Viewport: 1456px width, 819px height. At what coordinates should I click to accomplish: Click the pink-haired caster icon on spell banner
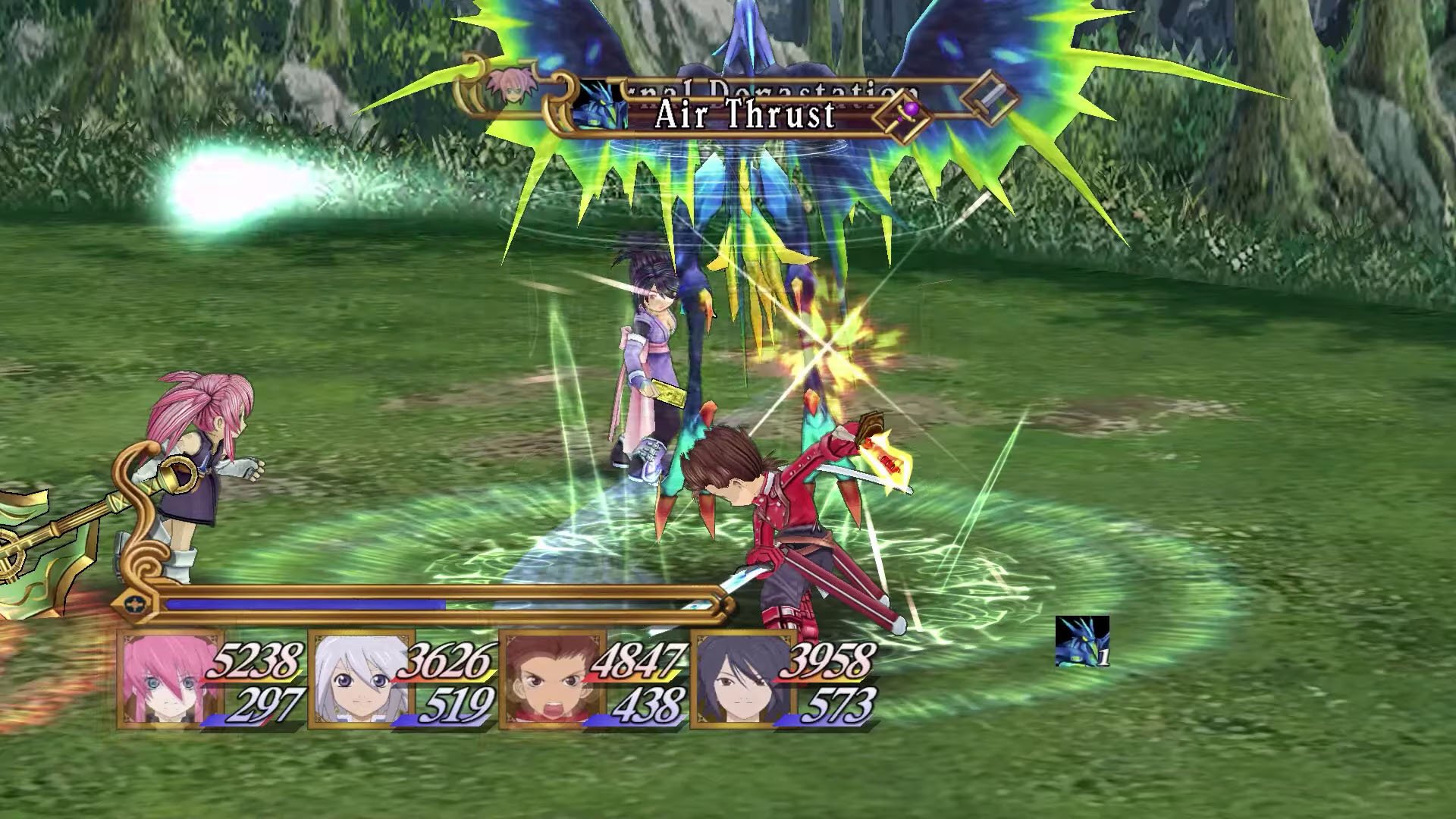pos(504,89)
